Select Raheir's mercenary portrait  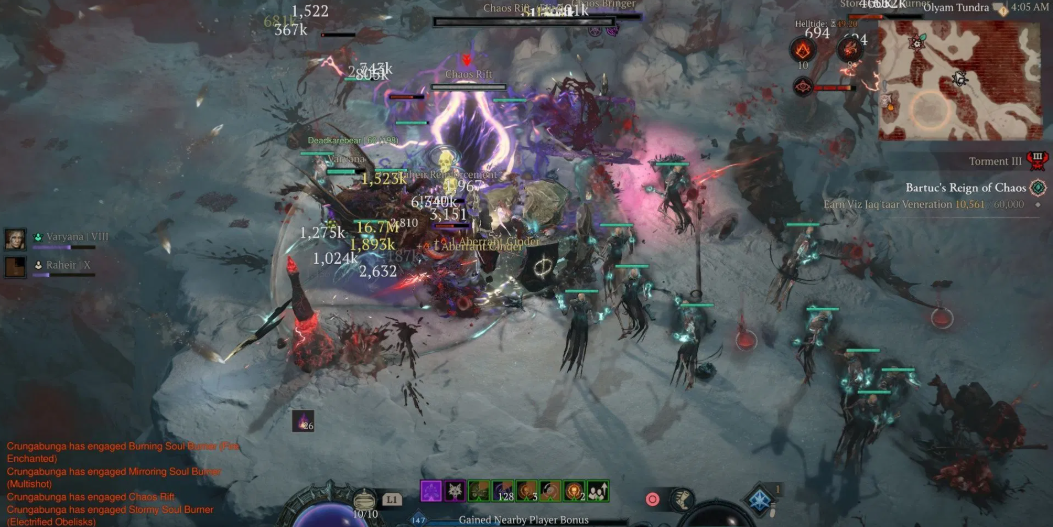(x=15, y=266)
